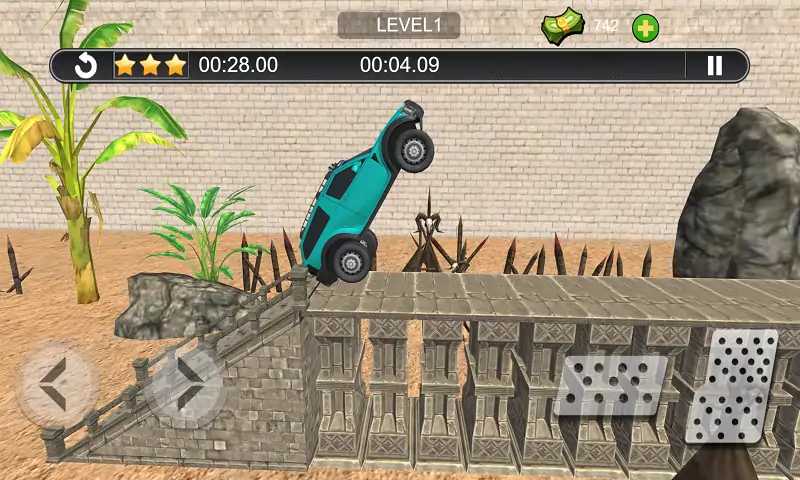Add more cash with the green plus
The height and width of the screenshot is (480, 800).
coord(646,28)
